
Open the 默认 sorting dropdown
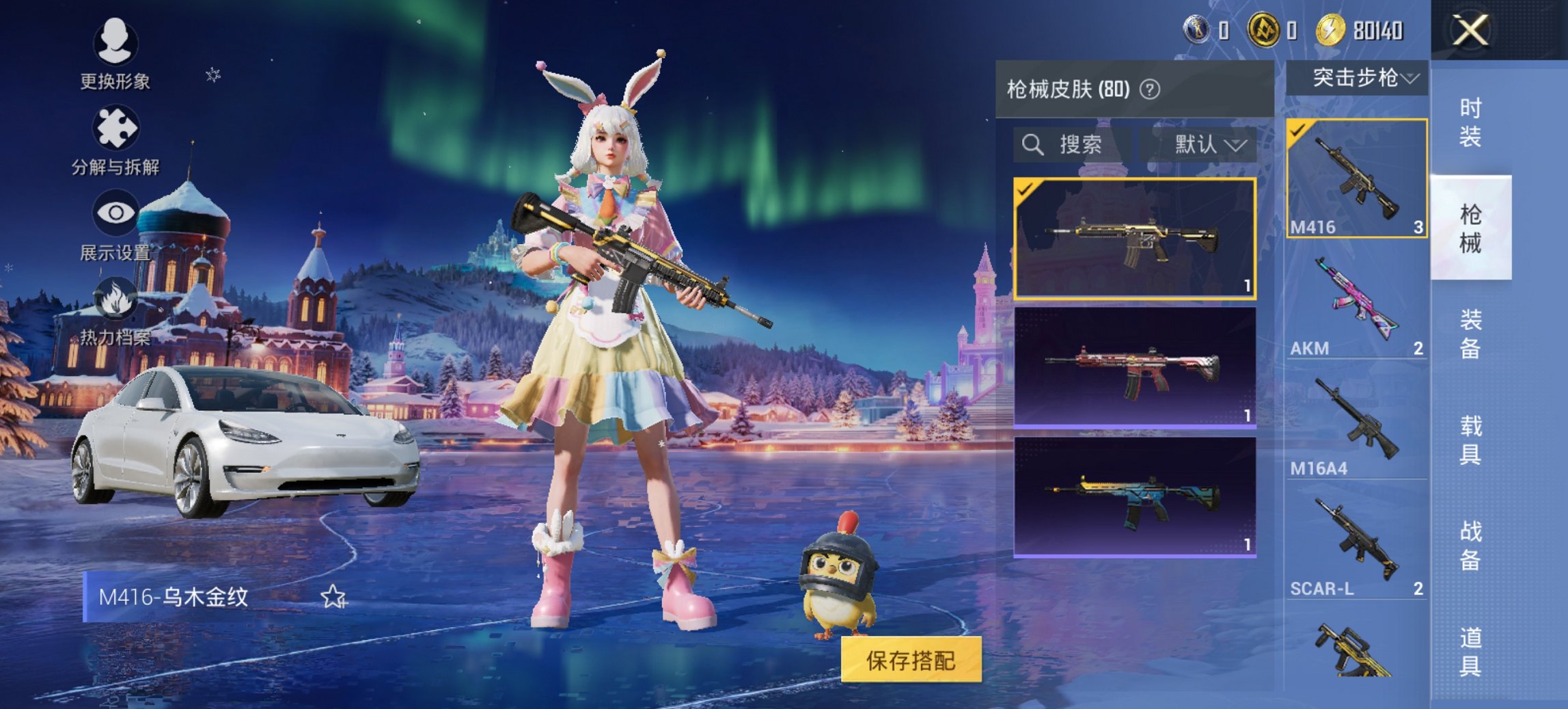[1206, 145]
